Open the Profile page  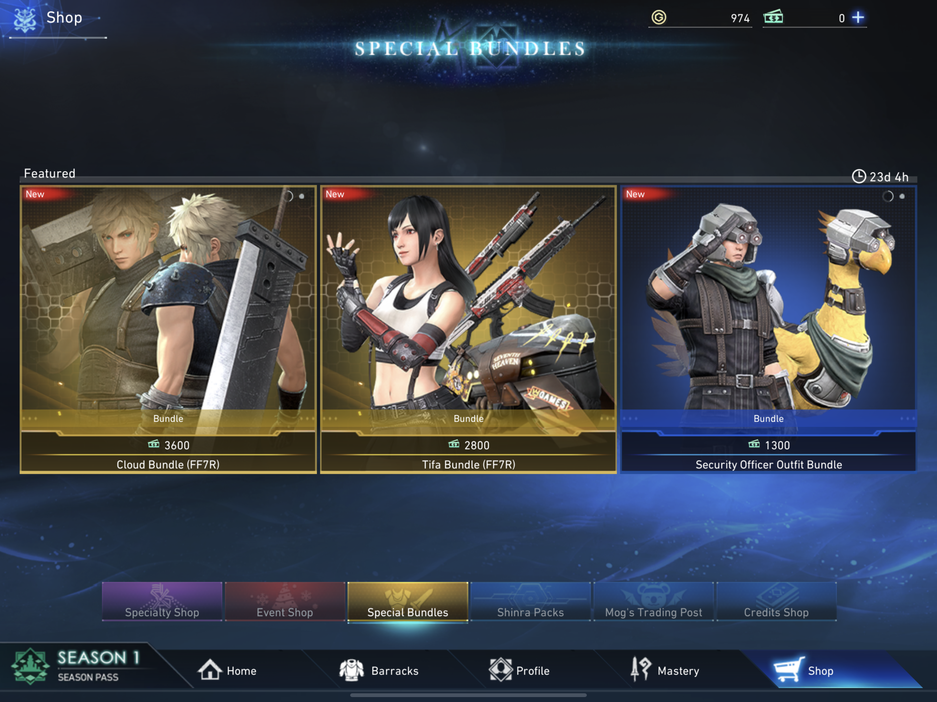tap(520, 670)
